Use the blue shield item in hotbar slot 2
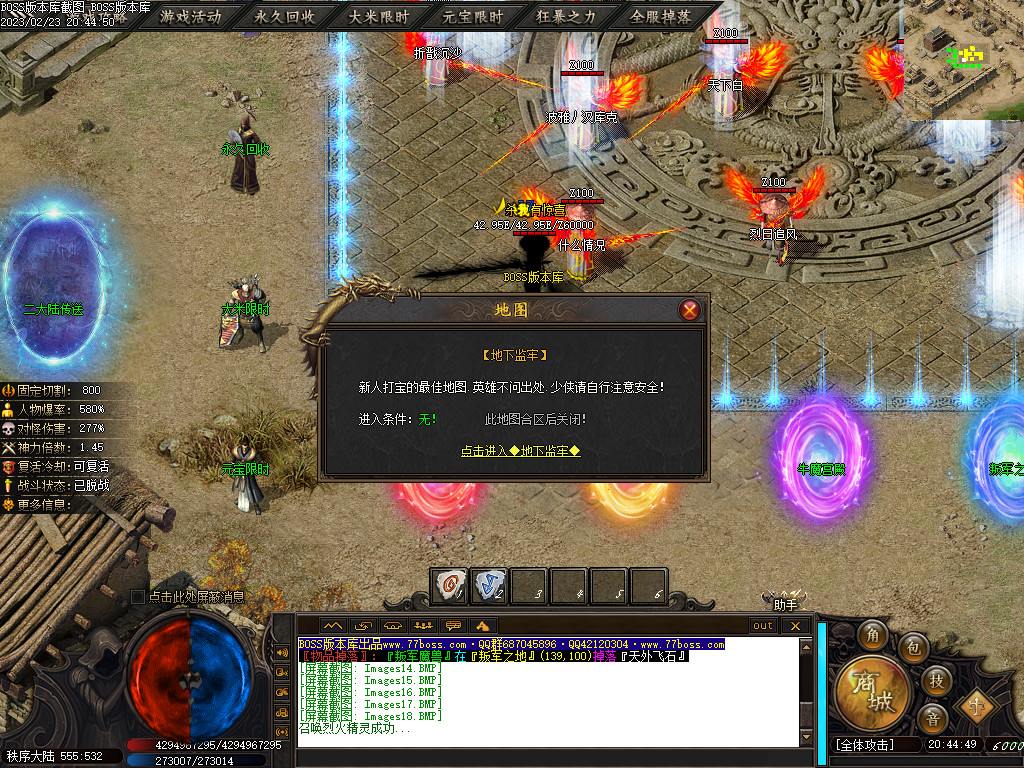Viewport: 1024px width, 768px height. point(490,586)
